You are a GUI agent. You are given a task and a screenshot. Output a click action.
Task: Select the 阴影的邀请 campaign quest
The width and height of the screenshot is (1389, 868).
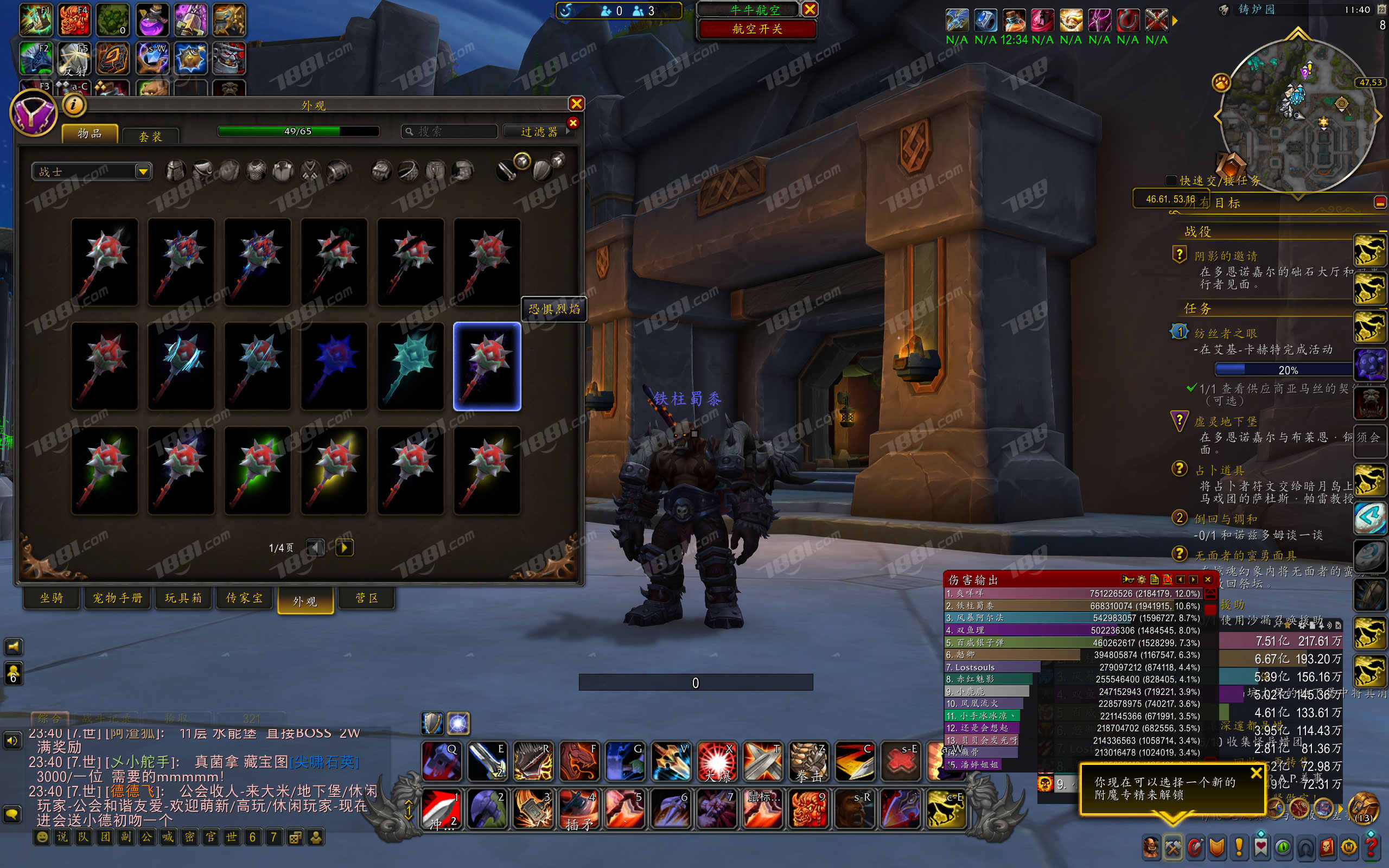[x=1226, y=256]
